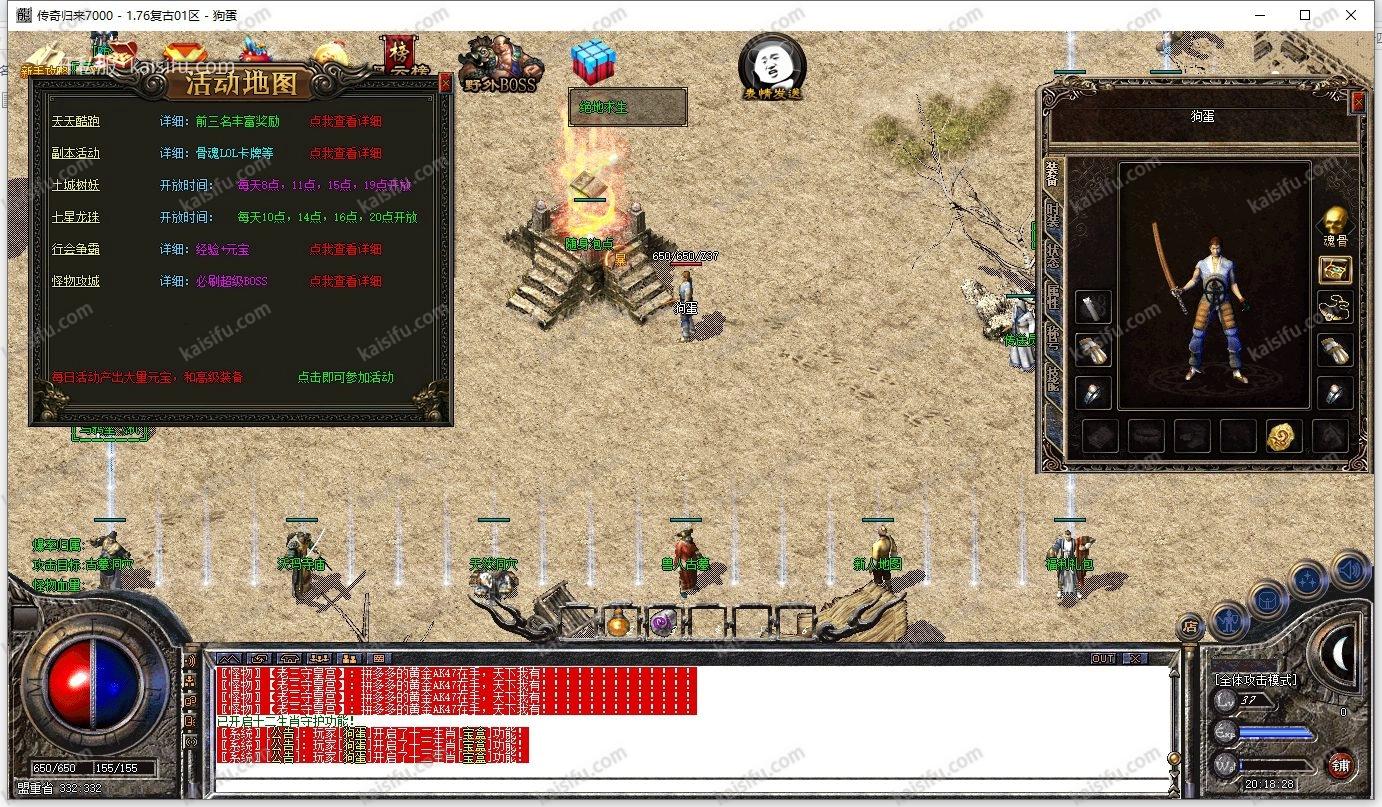1382x807 pixels.
Task: Click 点击即可参加活动 to join activities
Action: pos(345,378)
